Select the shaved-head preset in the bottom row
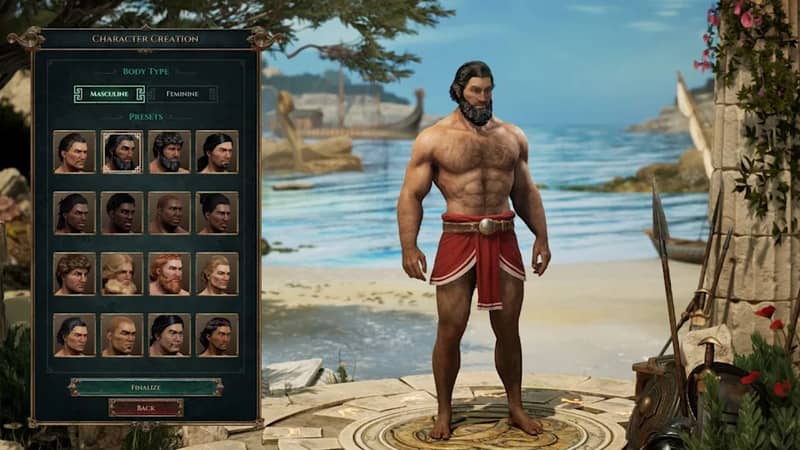 [x=122, y=335]
